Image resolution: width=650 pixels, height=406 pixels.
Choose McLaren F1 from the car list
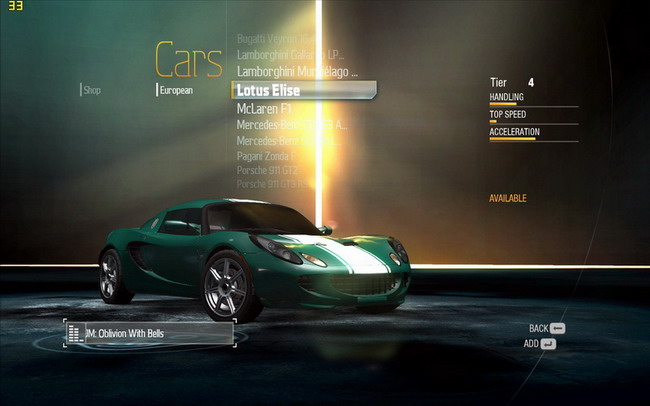tap(263, 108)
